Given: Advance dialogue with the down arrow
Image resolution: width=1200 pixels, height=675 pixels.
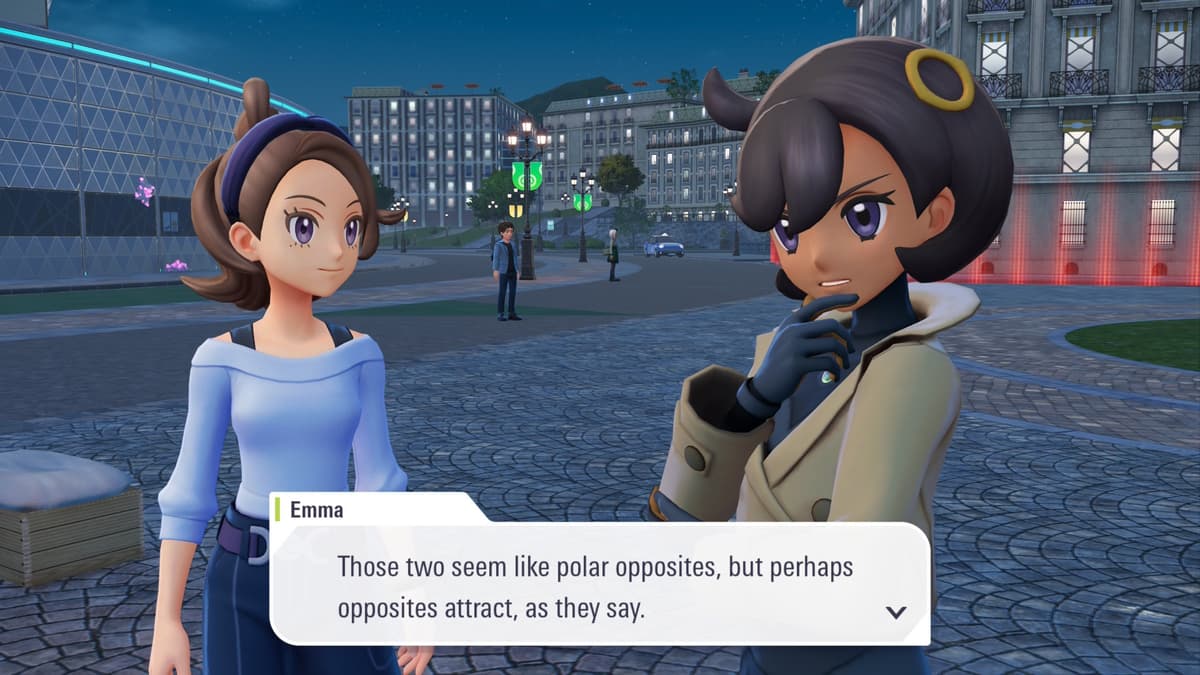Looking at the screenshot, I should 896,612.
